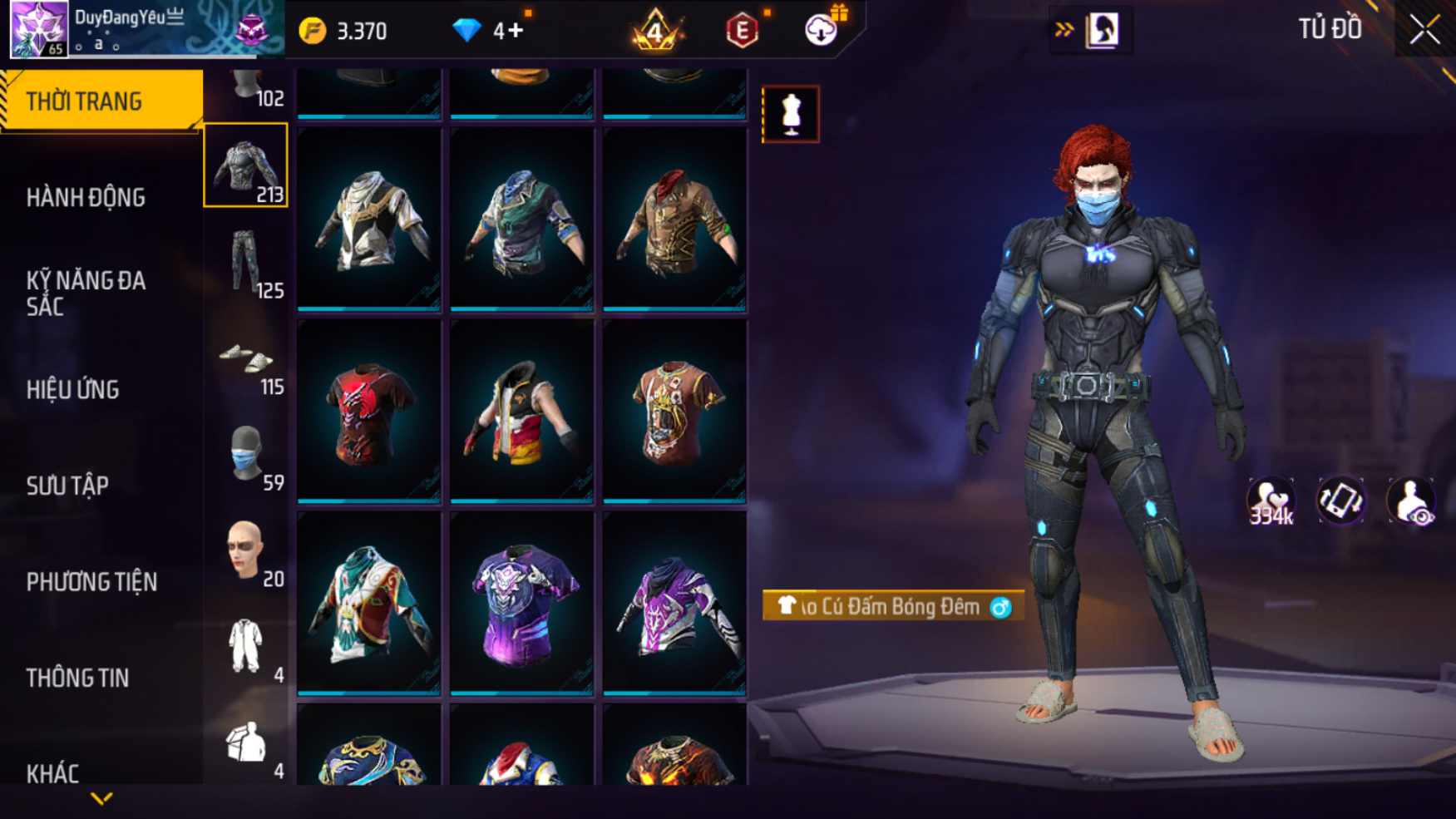Viewport: 1456px width, 819px height.
Task: Open the Hành Động tab
Action: [x=86, y=198]
